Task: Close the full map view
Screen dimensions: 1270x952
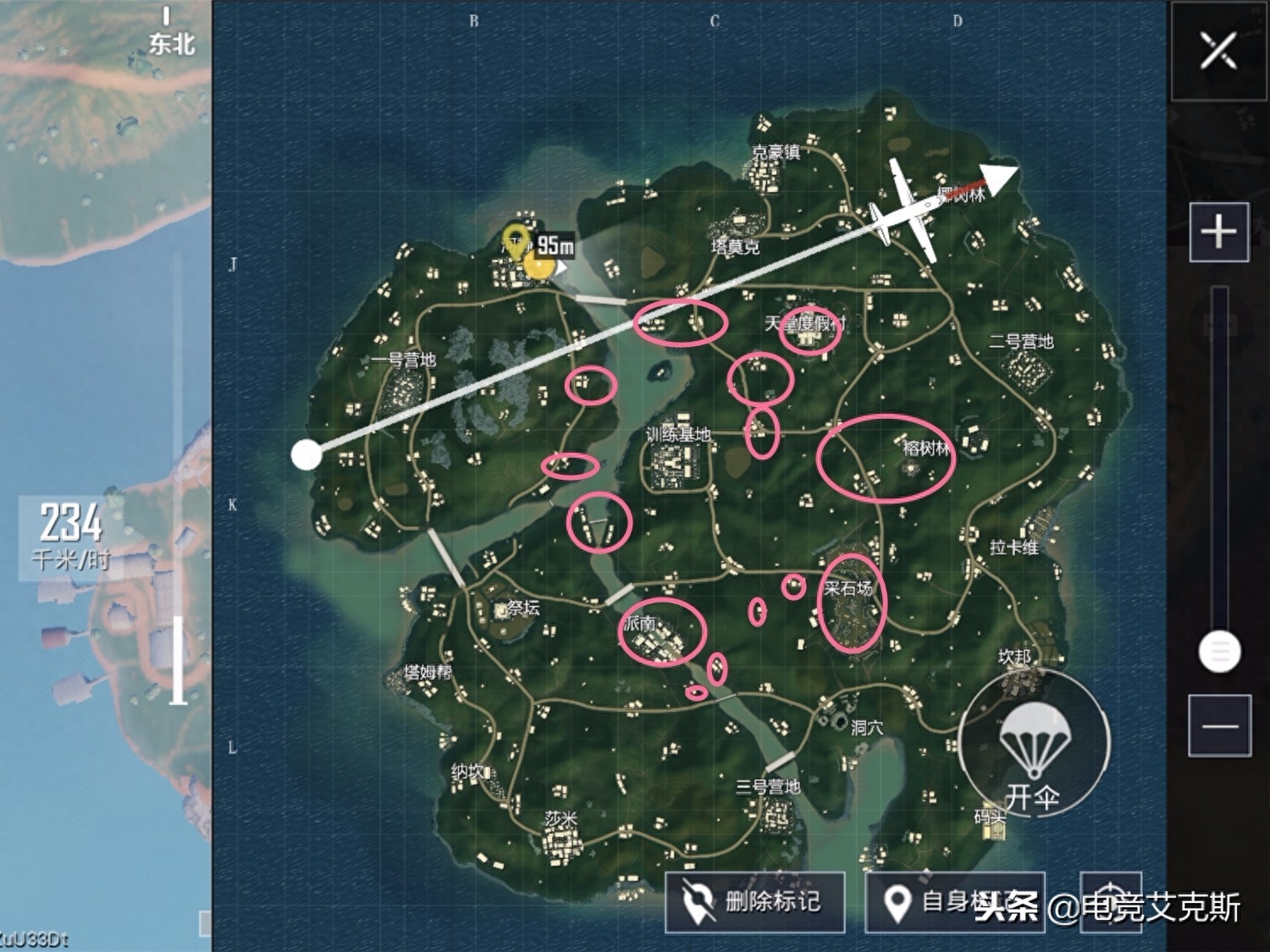Action: pyautogui.click(x=1218, y=51)
